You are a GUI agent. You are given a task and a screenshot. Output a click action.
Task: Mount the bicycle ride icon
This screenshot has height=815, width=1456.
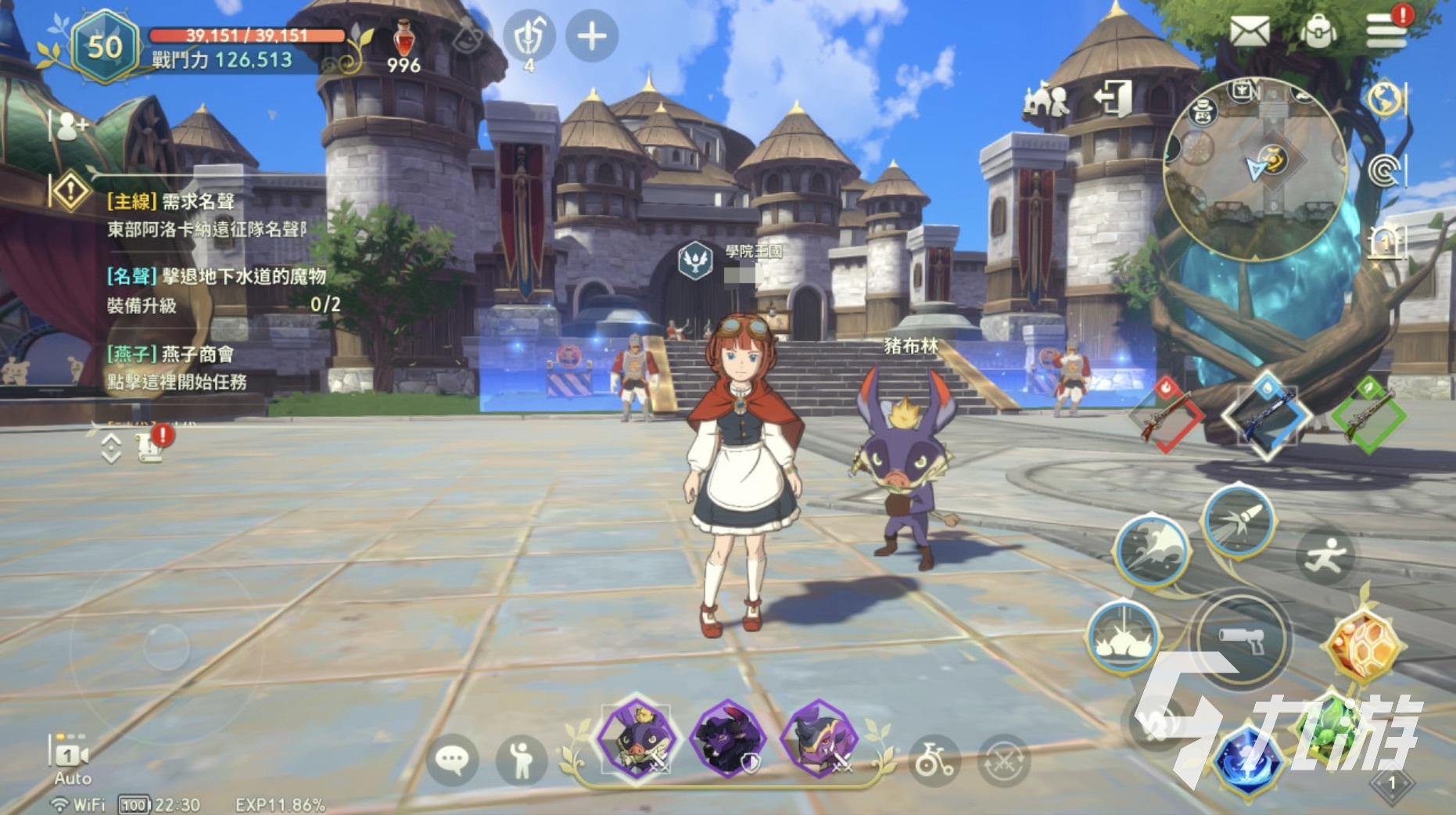(934, 759)
